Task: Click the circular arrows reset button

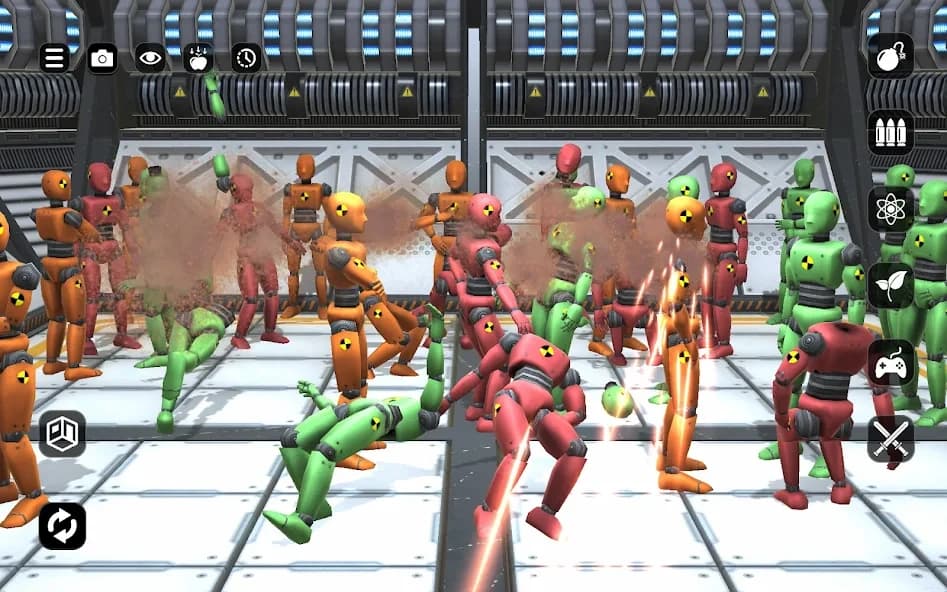Action: 62,526
